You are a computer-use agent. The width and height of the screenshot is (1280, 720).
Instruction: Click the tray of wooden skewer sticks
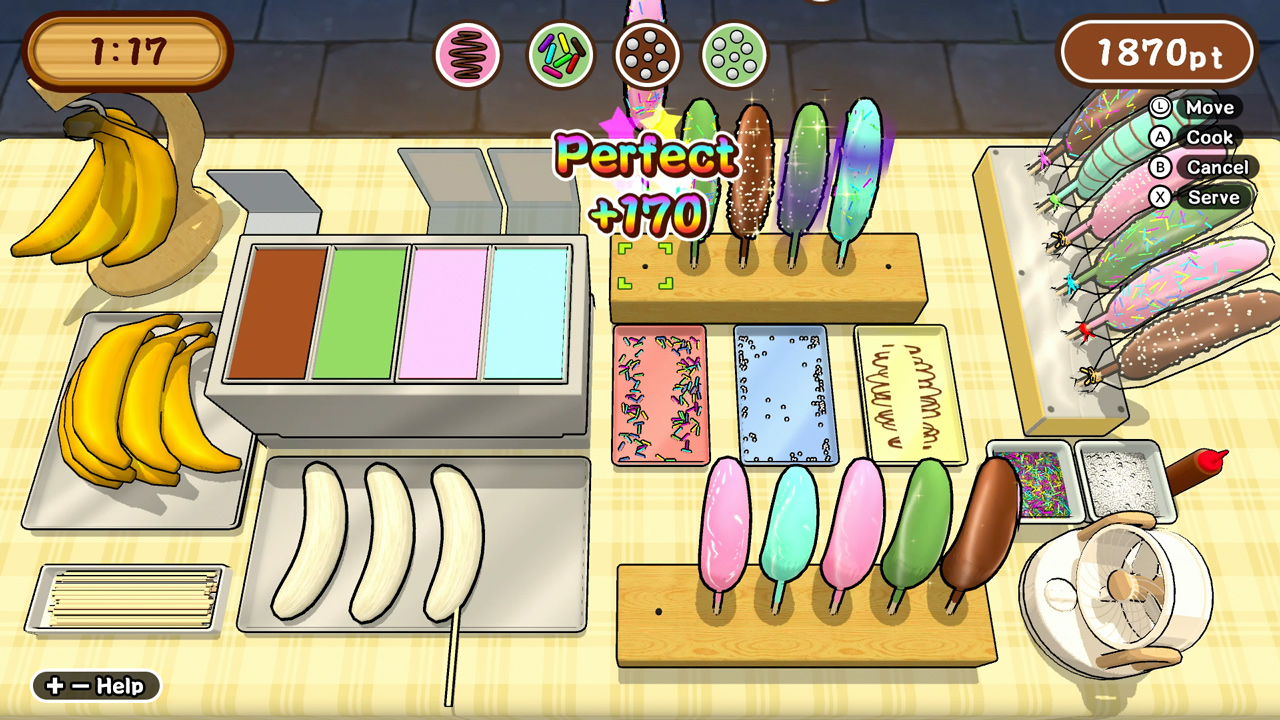pyautogui.click(x=125, y=600)
